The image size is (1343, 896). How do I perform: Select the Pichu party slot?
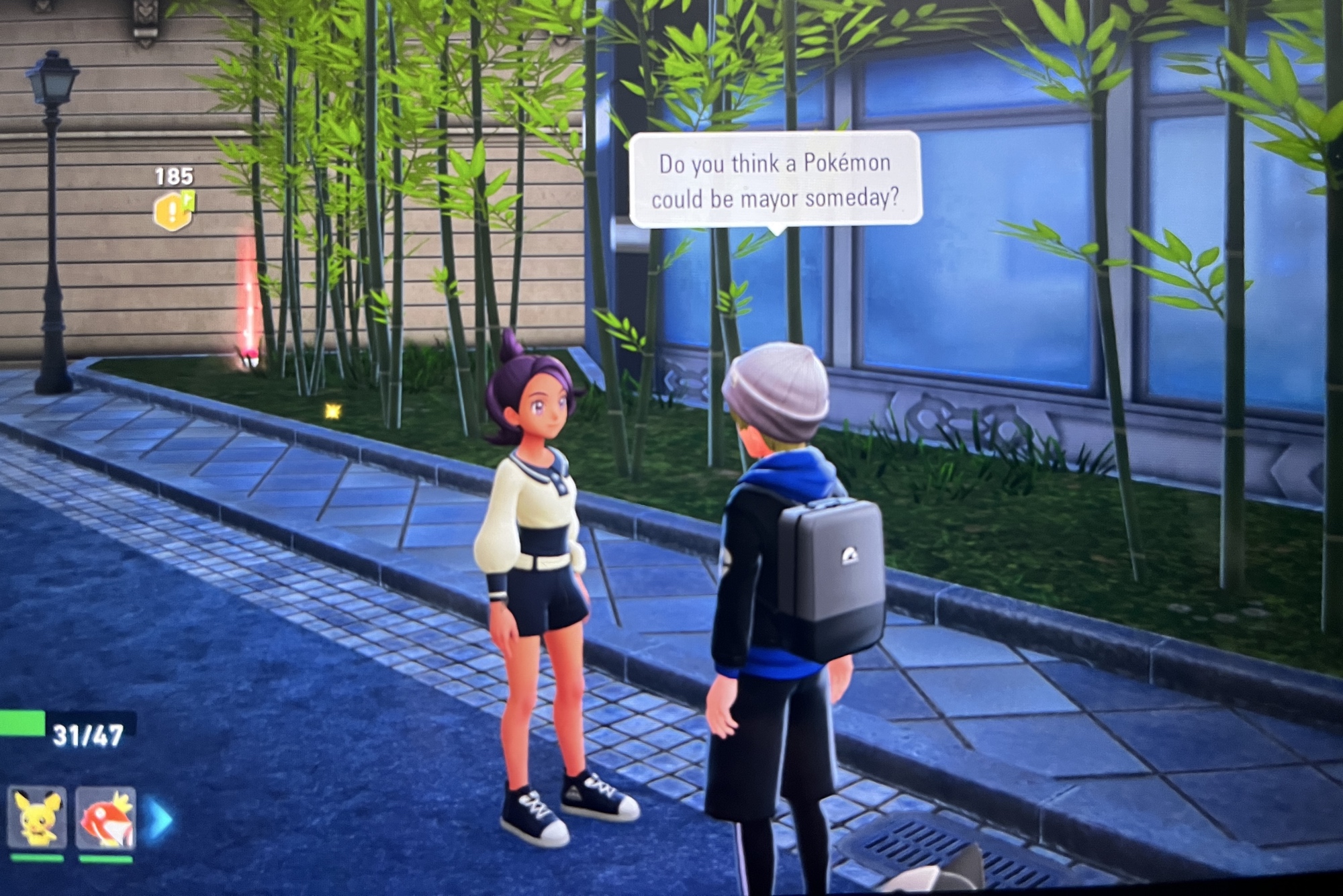(x=37, y=817)
